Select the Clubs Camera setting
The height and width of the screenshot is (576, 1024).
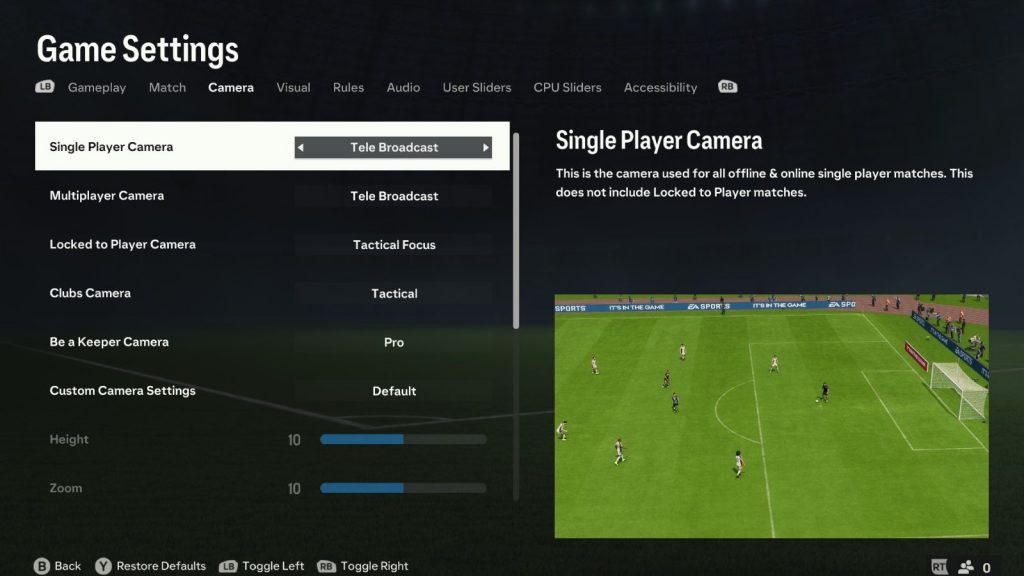[272, 294]
